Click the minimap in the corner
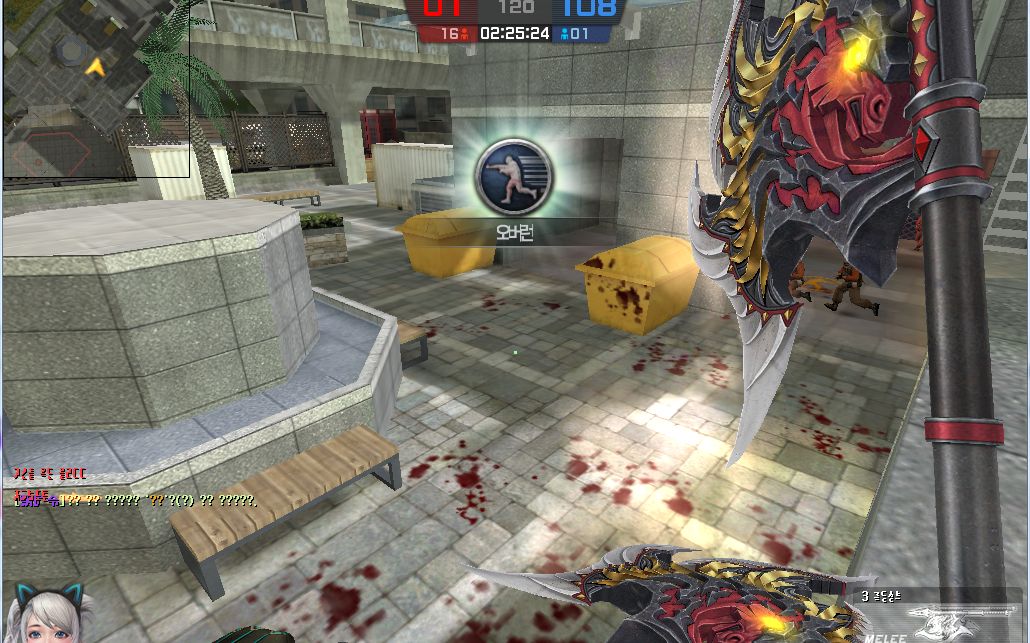Screen dimensions: 1030x643 95,88
